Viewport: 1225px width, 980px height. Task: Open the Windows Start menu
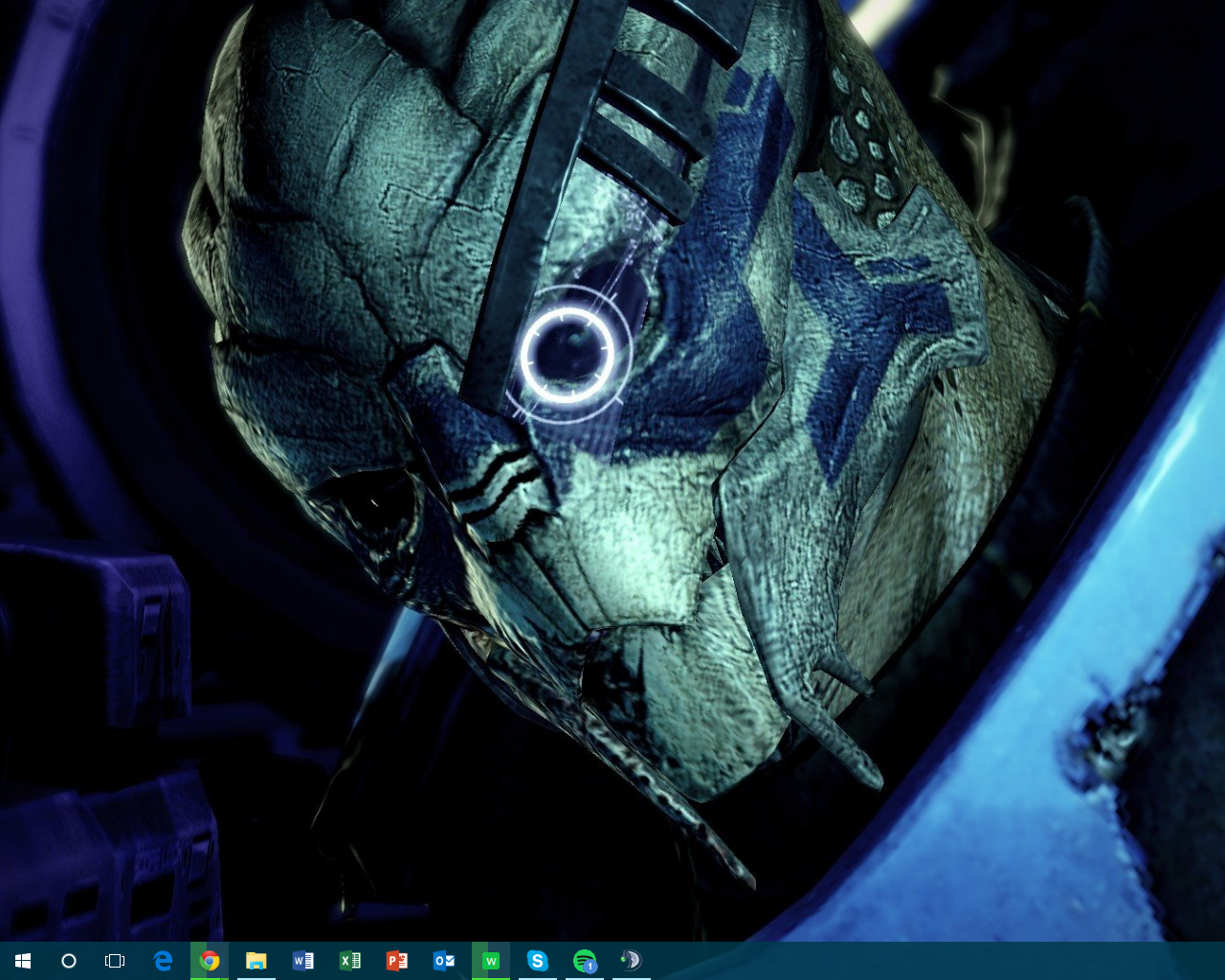click(x=22, y=960)
